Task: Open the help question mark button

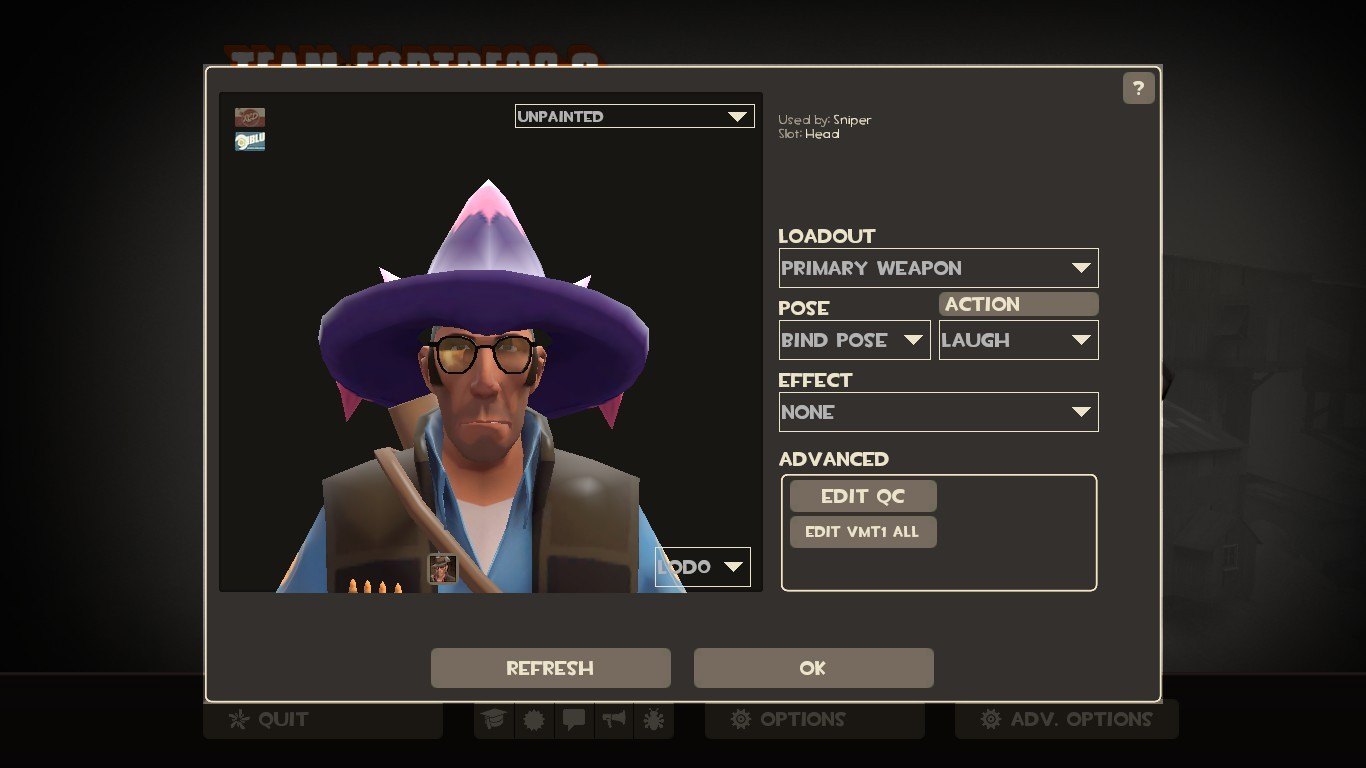Action: [x=1138, y=89]
